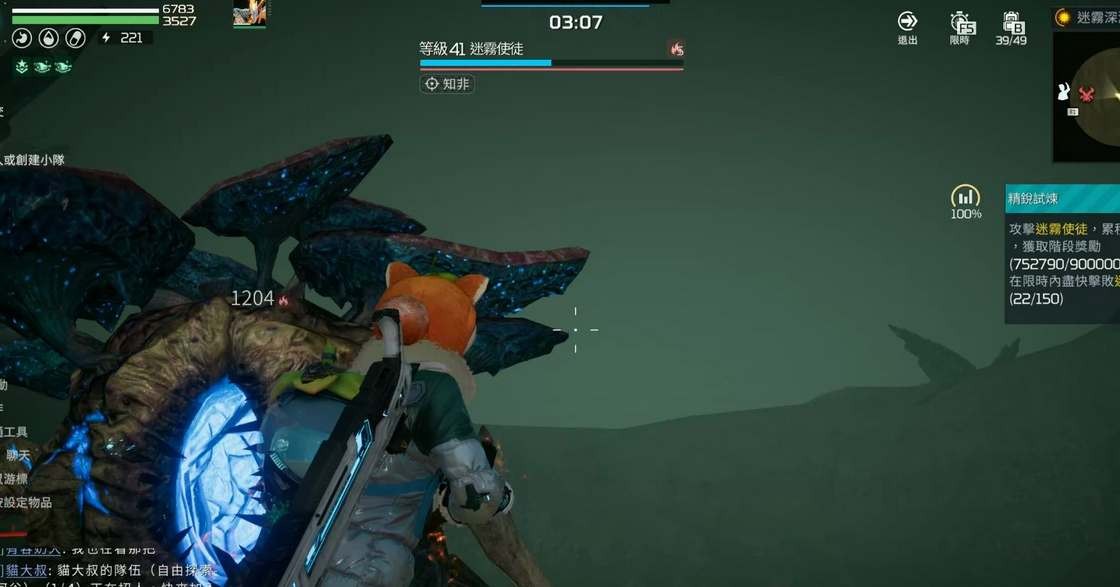Click the 100% bar chart icon

tap(965, 196)
